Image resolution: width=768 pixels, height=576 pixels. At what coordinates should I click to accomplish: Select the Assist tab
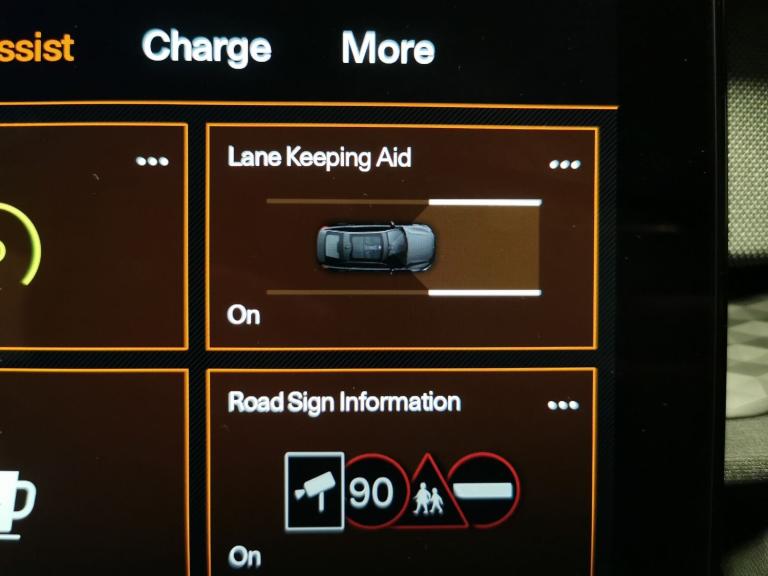click(36, 47)
